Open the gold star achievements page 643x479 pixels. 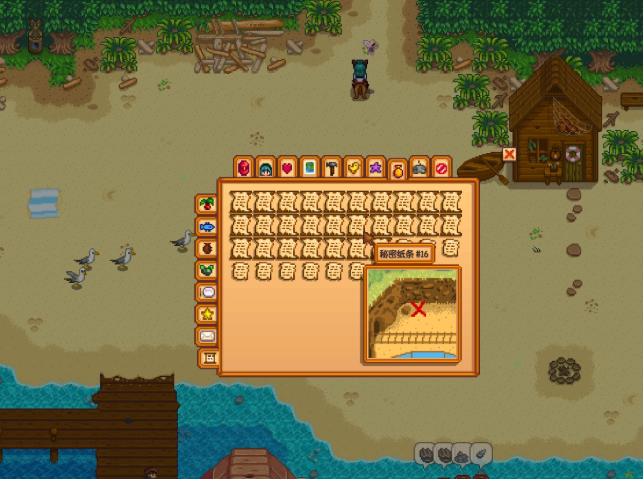click(207, 314)
